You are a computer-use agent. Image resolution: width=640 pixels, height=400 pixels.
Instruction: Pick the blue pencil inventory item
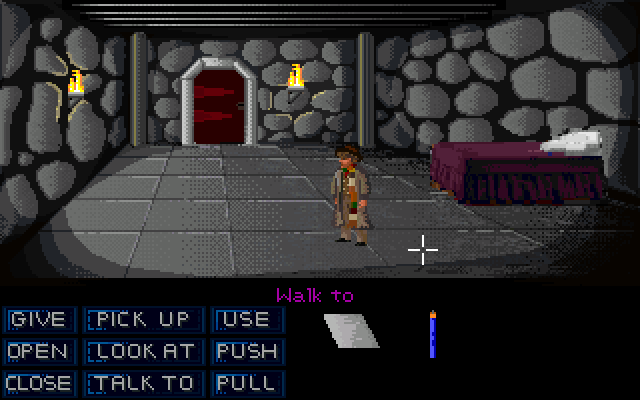pyautogui.click(x=432, y=334)
